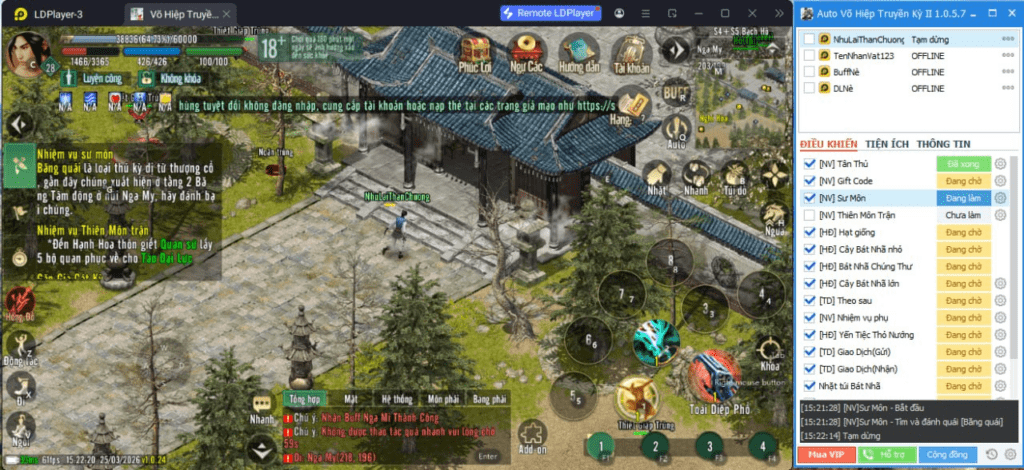Viewport: 1024px width, 470px height.
Task: Open the Túi đồ inventory bag
Action: [x=735, y=177]
